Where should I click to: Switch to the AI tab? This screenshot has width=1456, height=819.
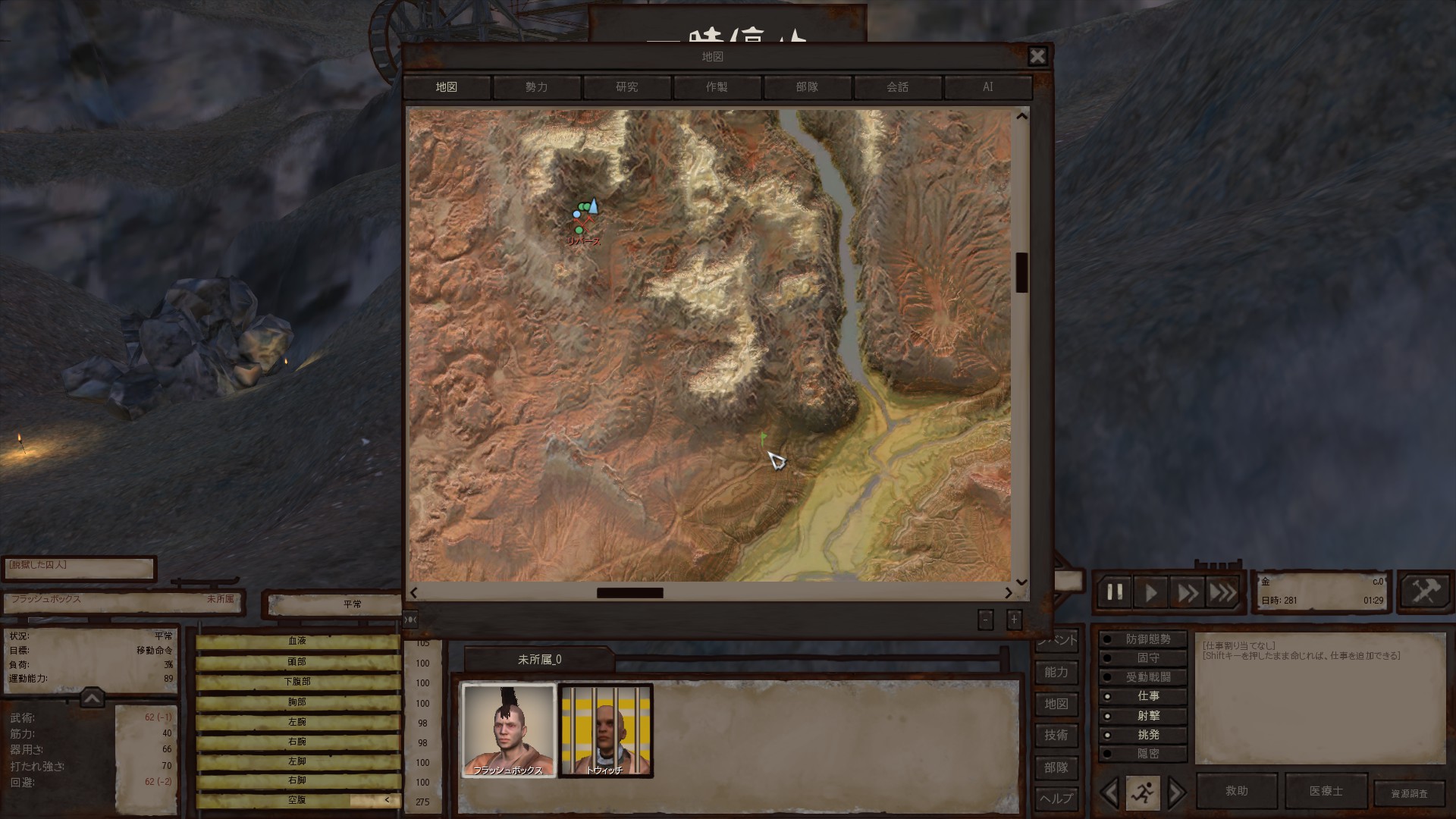pos(987,87)
